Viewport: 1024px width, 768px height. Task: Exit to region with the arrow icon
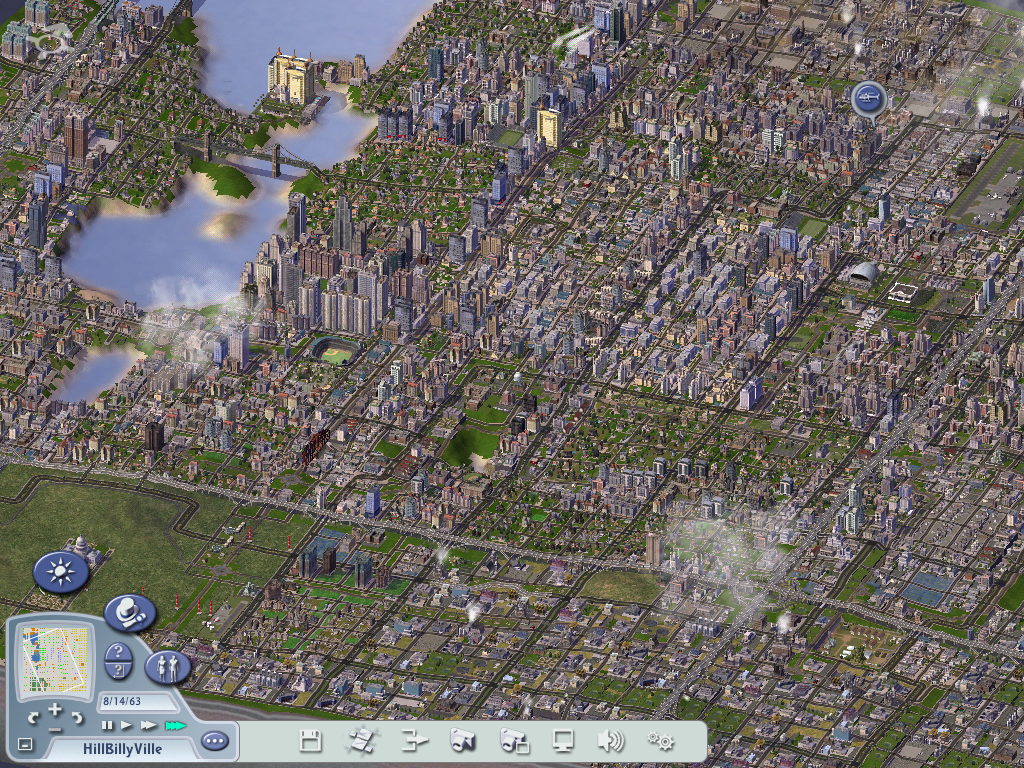coord(414,741)
